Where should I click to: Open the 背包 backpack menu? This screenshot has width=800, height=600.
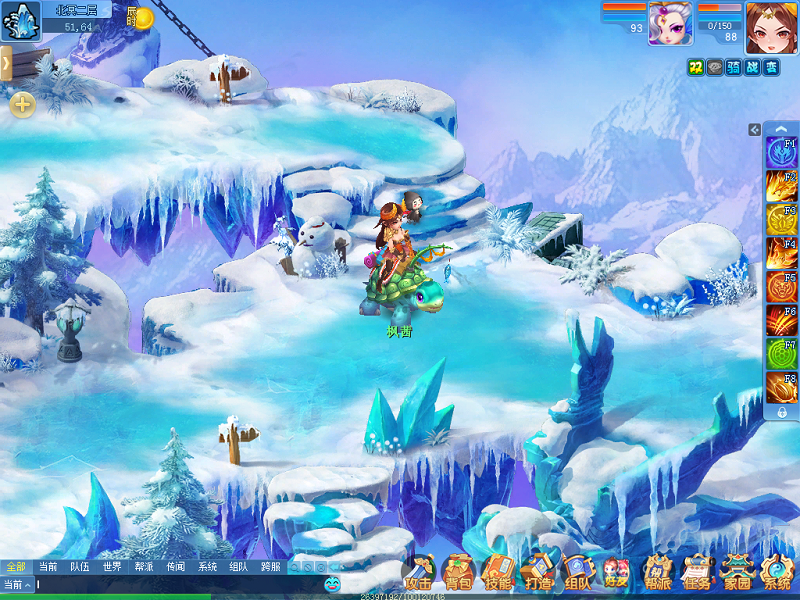457,573
